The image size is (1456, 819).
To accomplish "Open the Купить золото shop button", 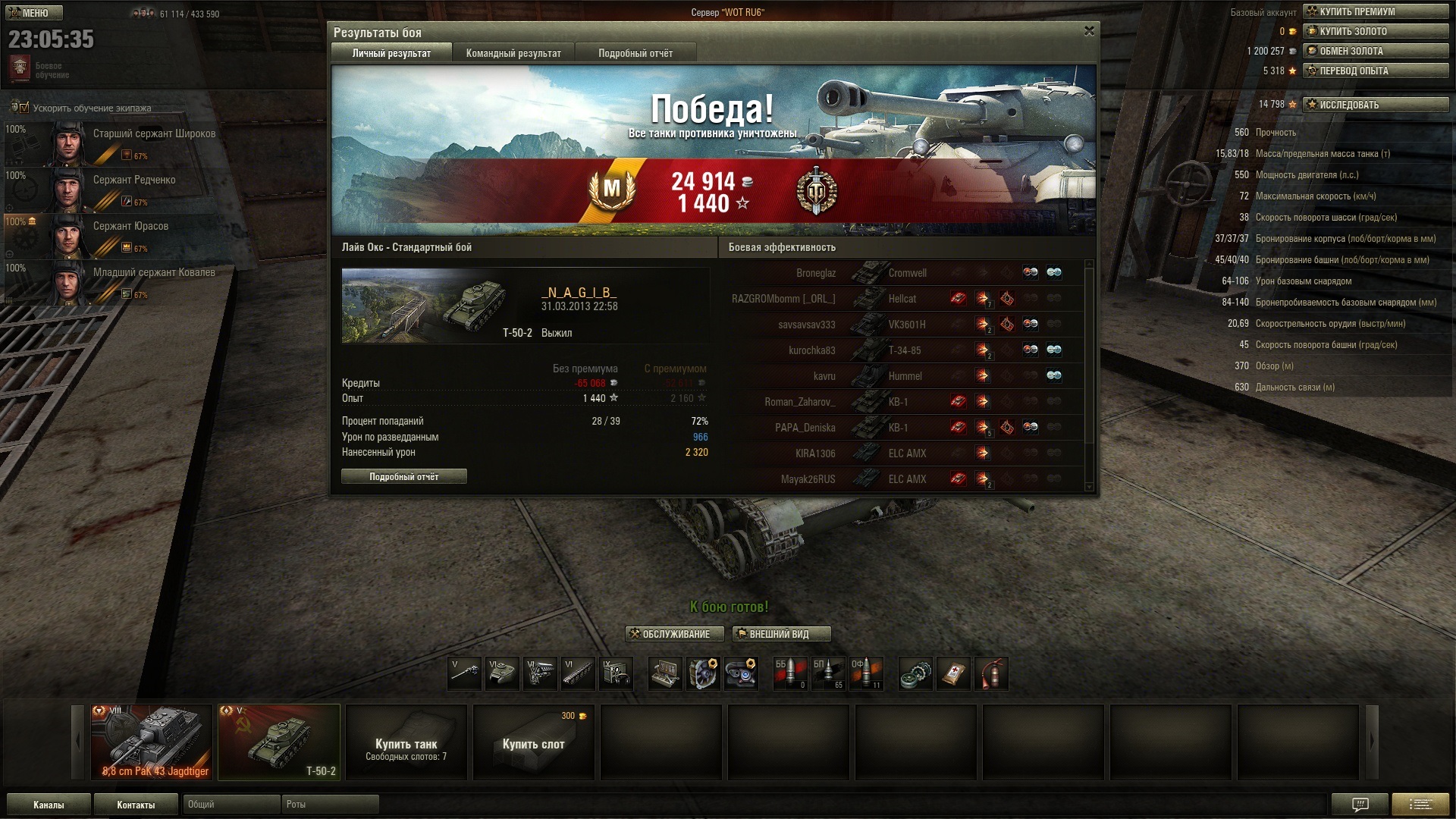I will point(1375,31).
